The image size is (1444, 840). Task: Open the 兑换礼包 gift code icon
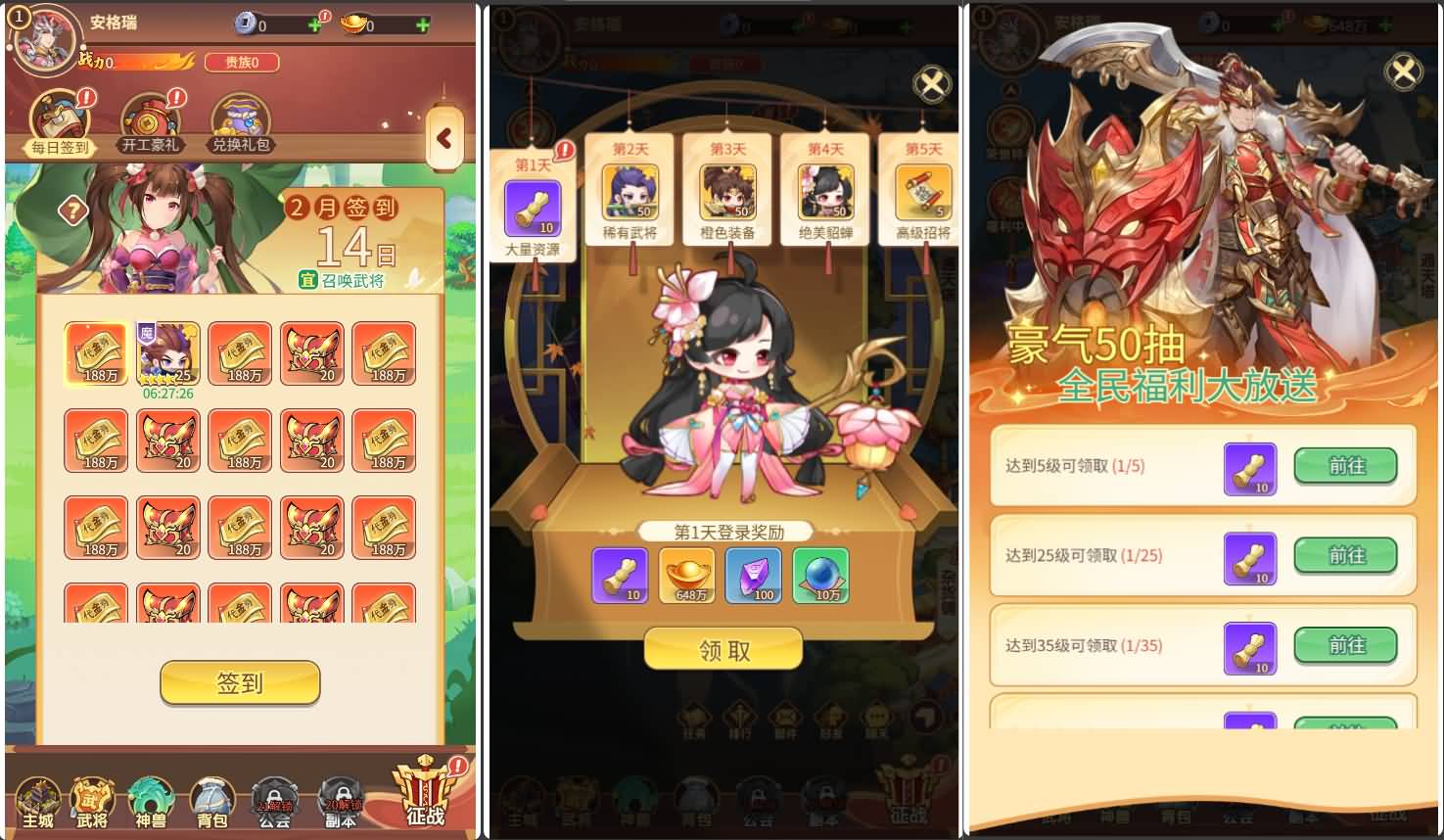pyautogui.click(x=242, y=117)
